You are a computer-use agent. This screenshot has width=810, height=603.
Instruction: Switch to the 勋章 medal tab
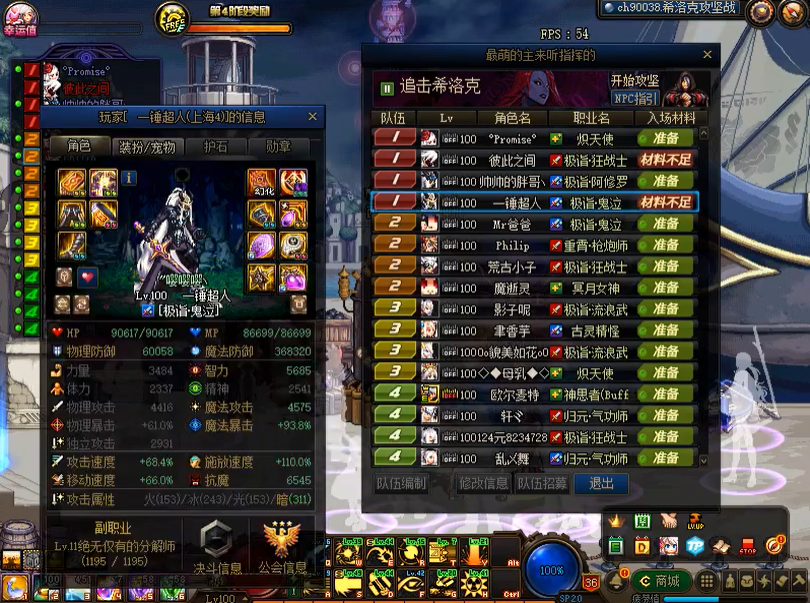[x=279, y=147]
